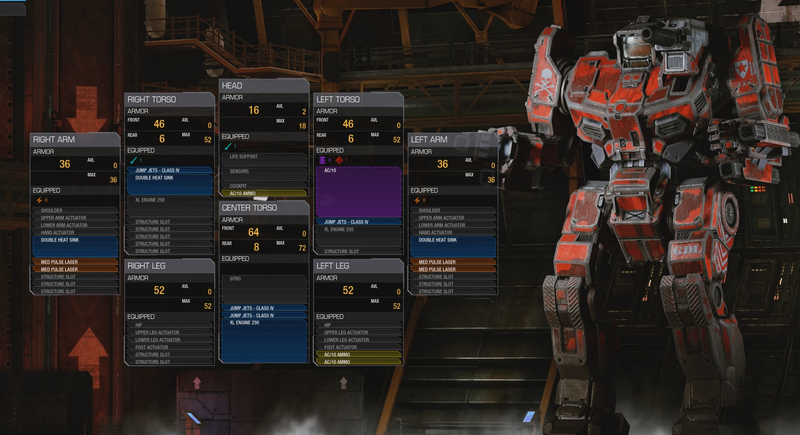Pick the AC/10 Ammo slot in the Head
The height and width of the screenshot is (435, 800).
[263, 193]
